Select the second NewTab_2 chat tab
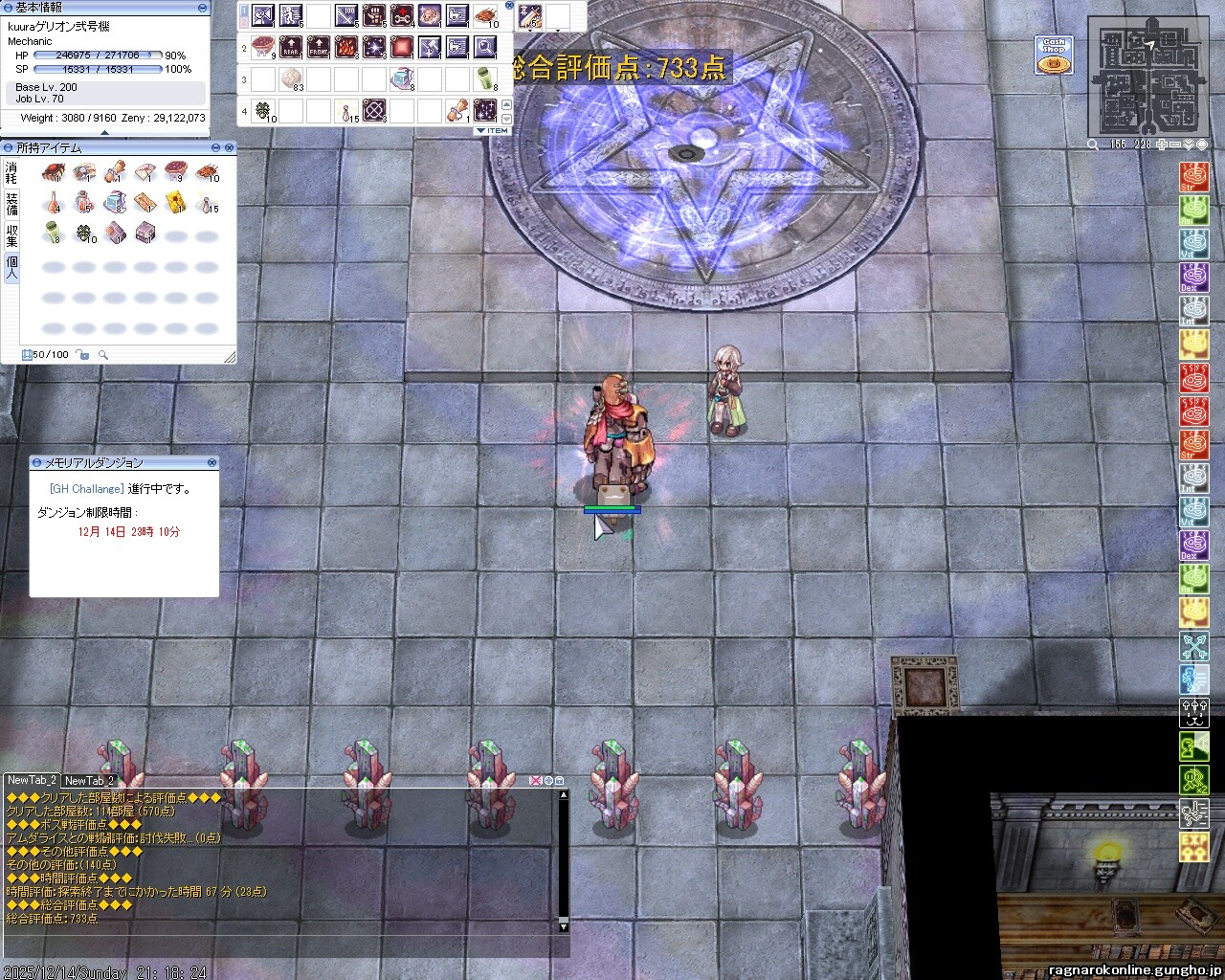 click(89, 781)
